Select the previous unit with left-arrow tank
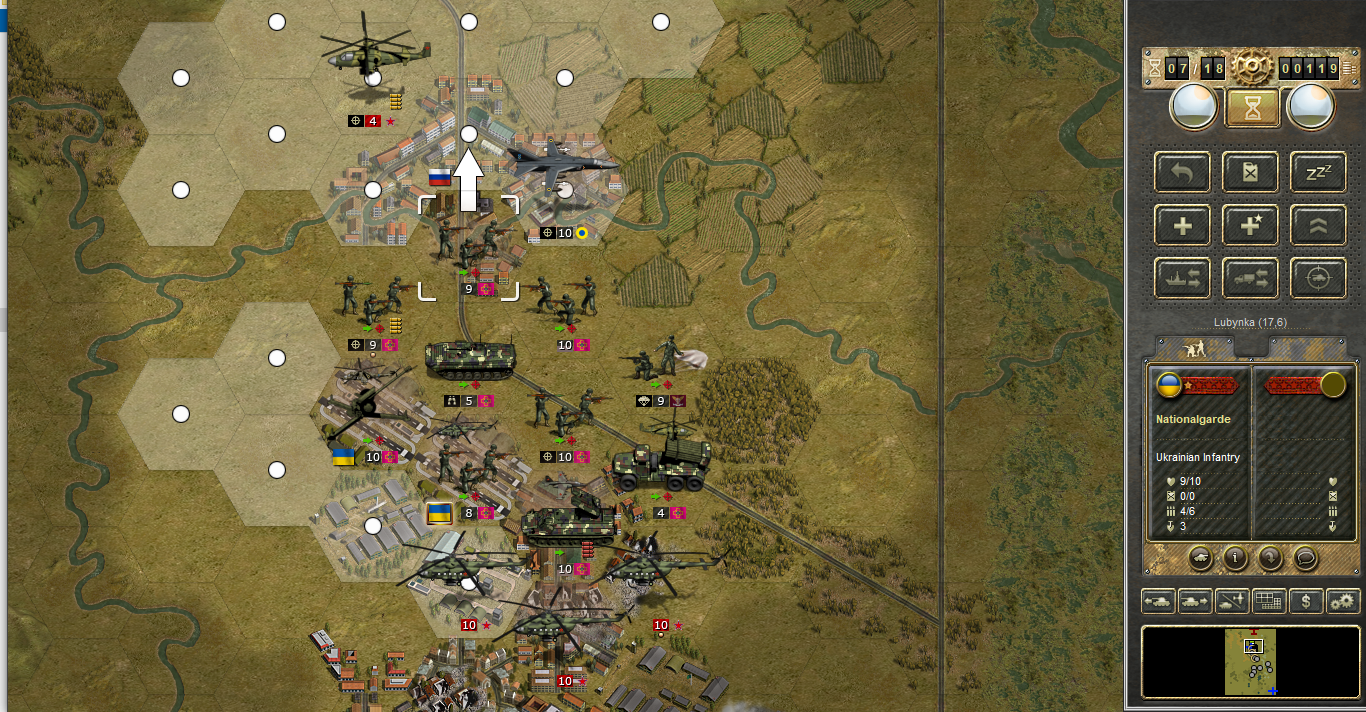 point(1159,602)
